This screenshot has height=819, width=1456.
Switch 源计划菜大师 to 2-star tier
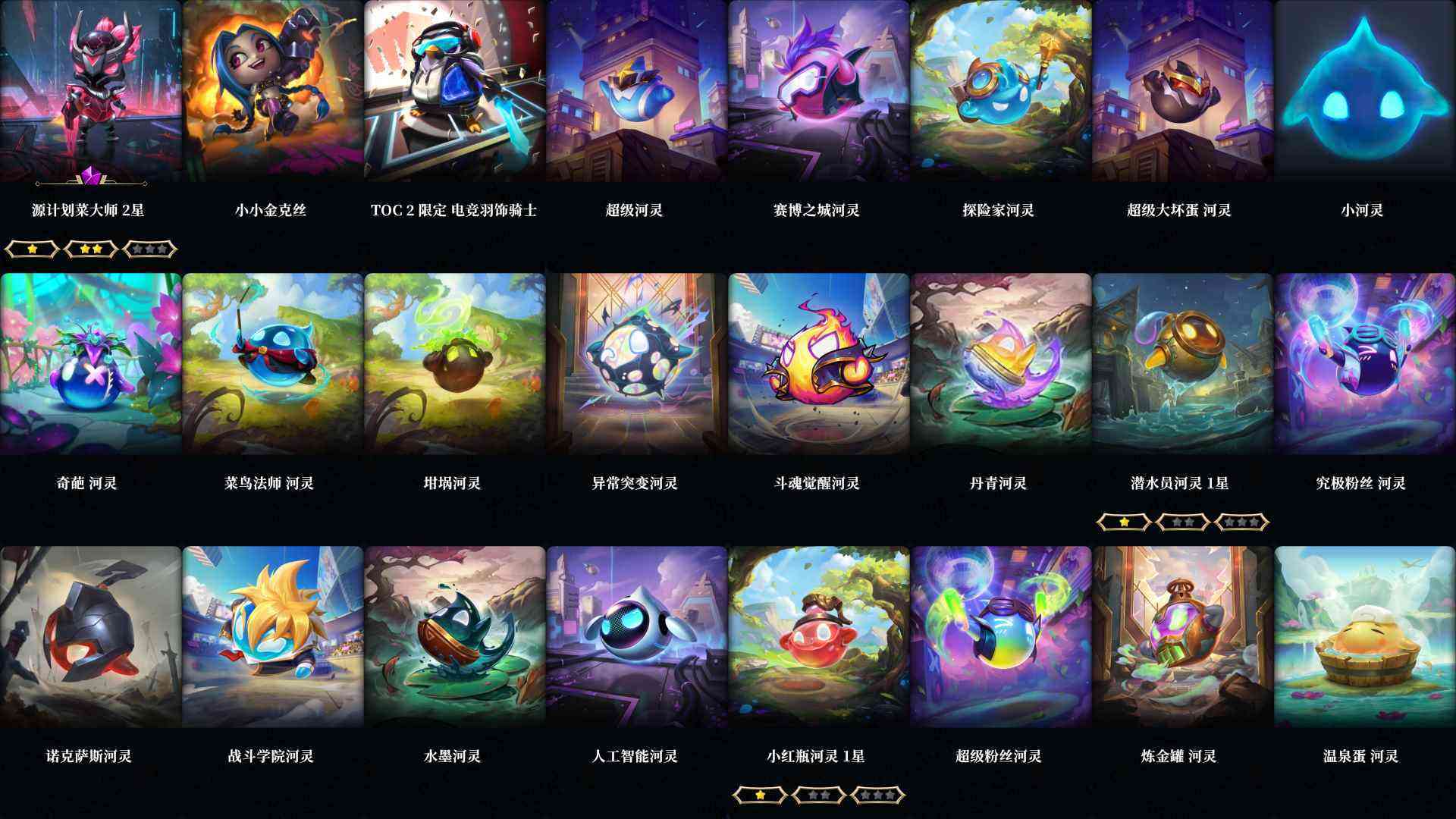(x=89, y=249)
